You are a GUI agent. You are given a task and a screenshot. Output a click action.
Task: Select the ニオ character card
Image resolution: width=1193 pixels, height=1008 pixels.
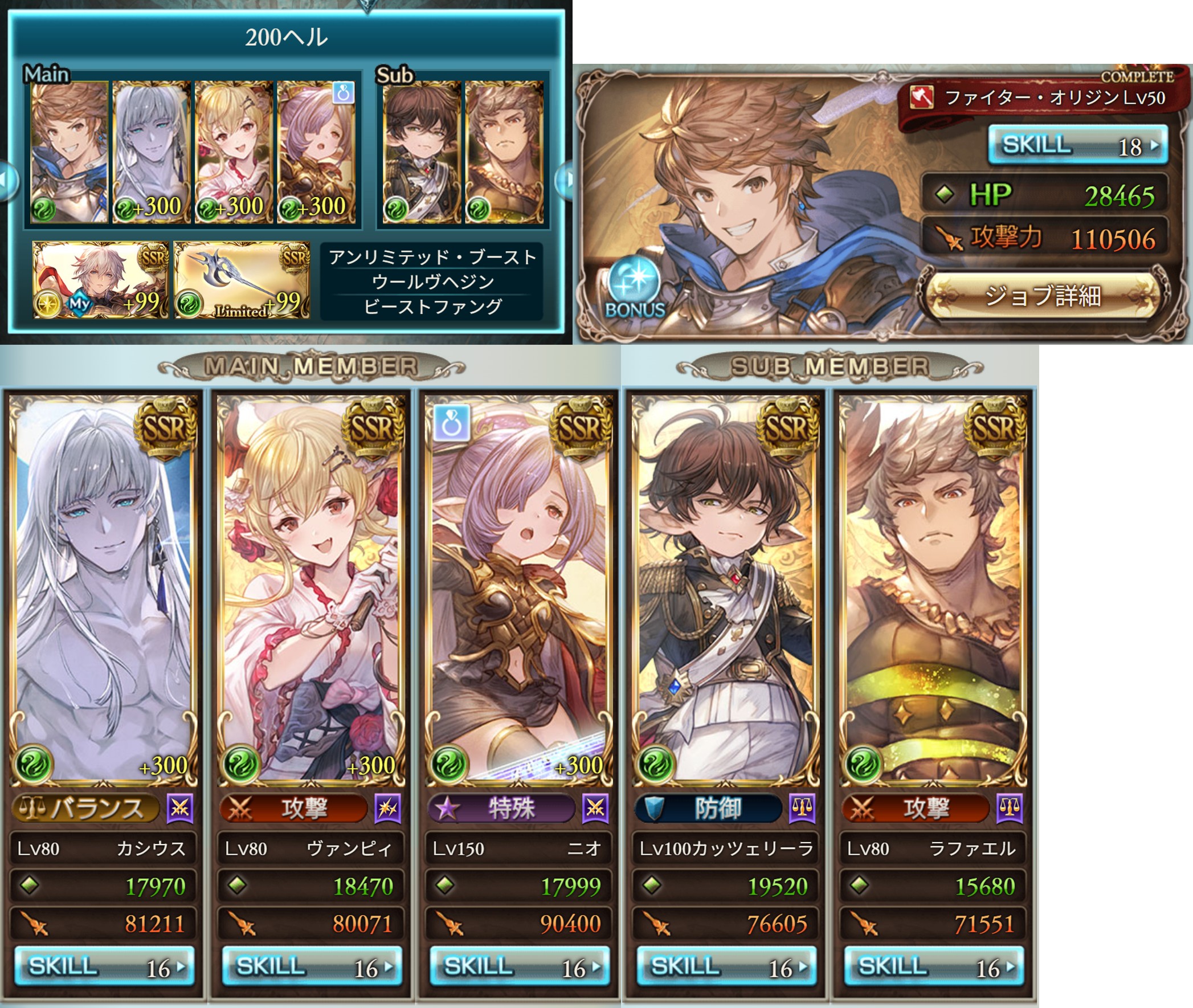520,589
